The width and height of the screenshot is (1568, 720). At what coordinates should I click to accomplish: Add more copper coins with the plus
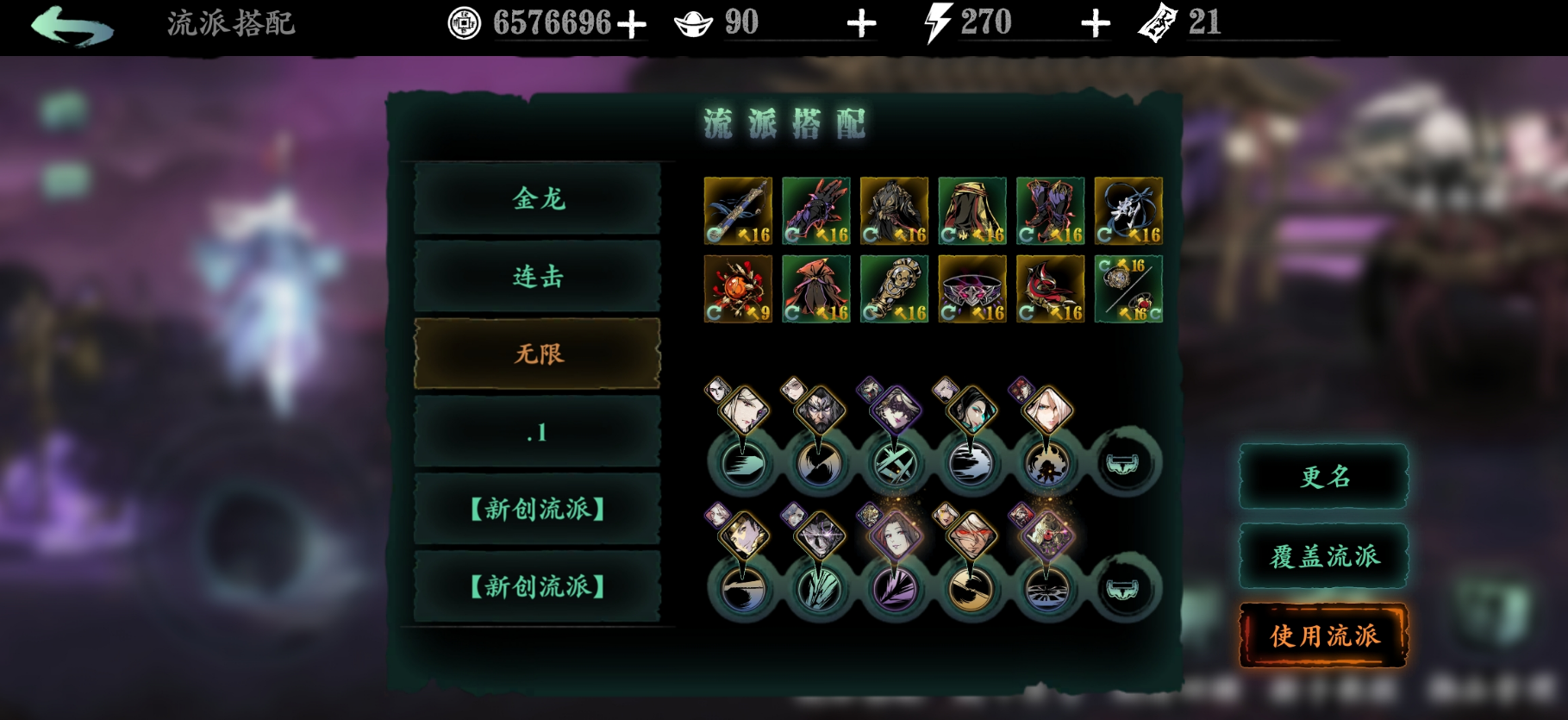(x=632, y=24)
